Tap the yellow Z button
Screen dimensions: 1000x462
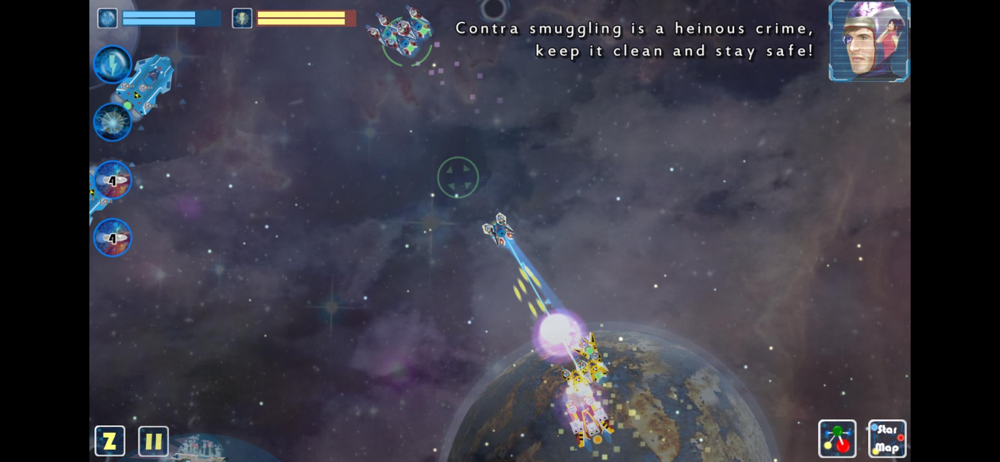click(x=110, y=441)
